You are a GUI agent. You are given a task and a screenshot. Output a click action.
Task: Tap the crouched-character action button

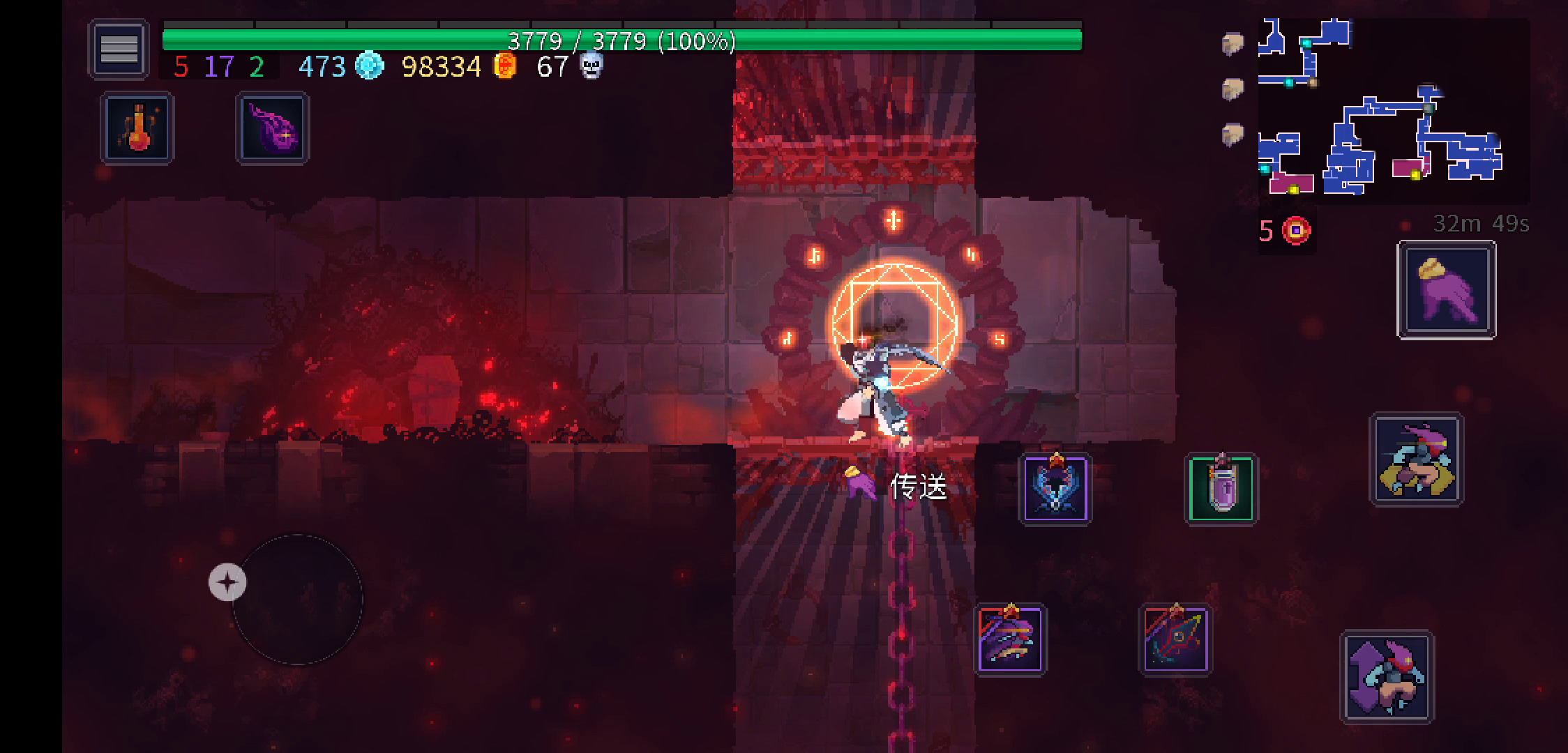pos(1417,459)
